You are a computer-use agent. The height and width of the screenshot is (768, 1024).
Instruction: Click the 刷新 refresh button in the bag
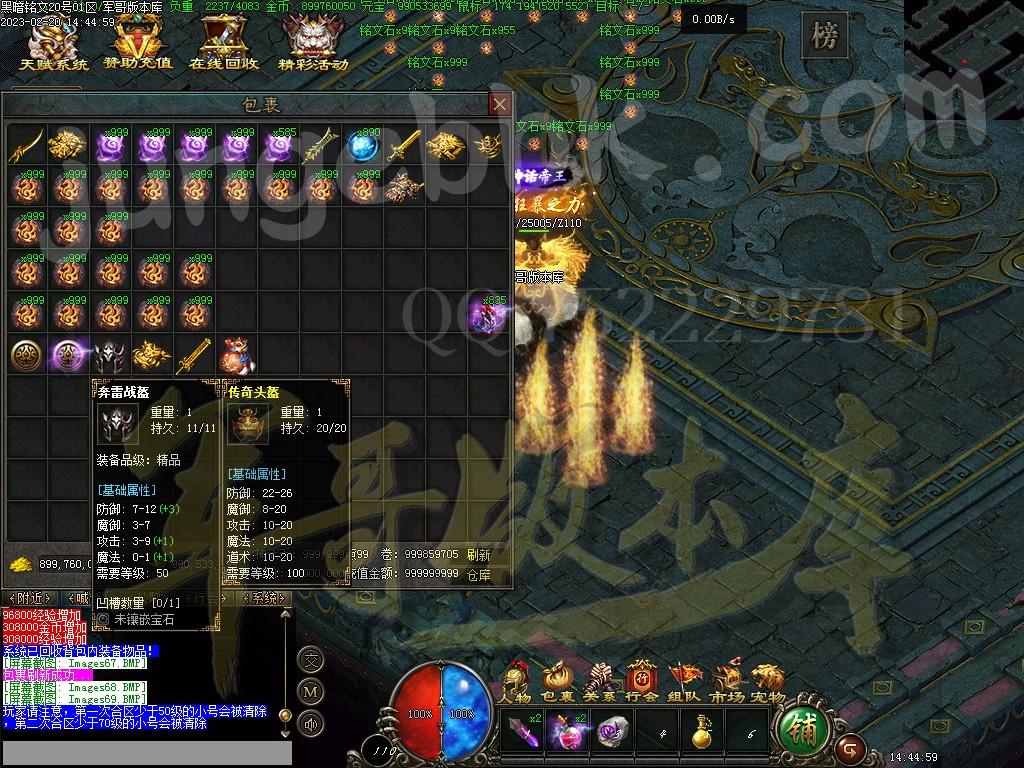coord(479,554)
